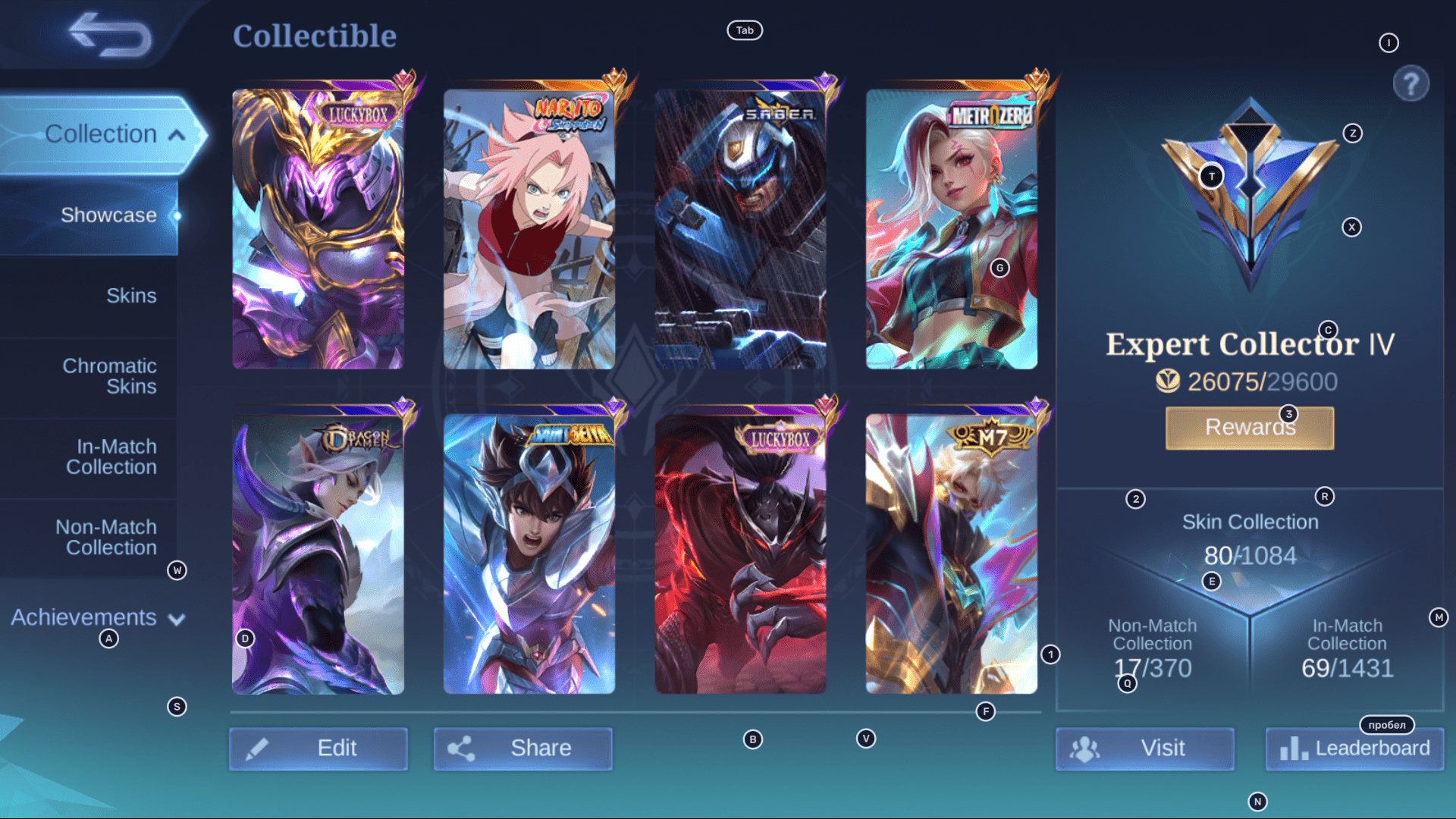
Task: Select Chromatic Skins in the sidebar
Action: point(111,376)
